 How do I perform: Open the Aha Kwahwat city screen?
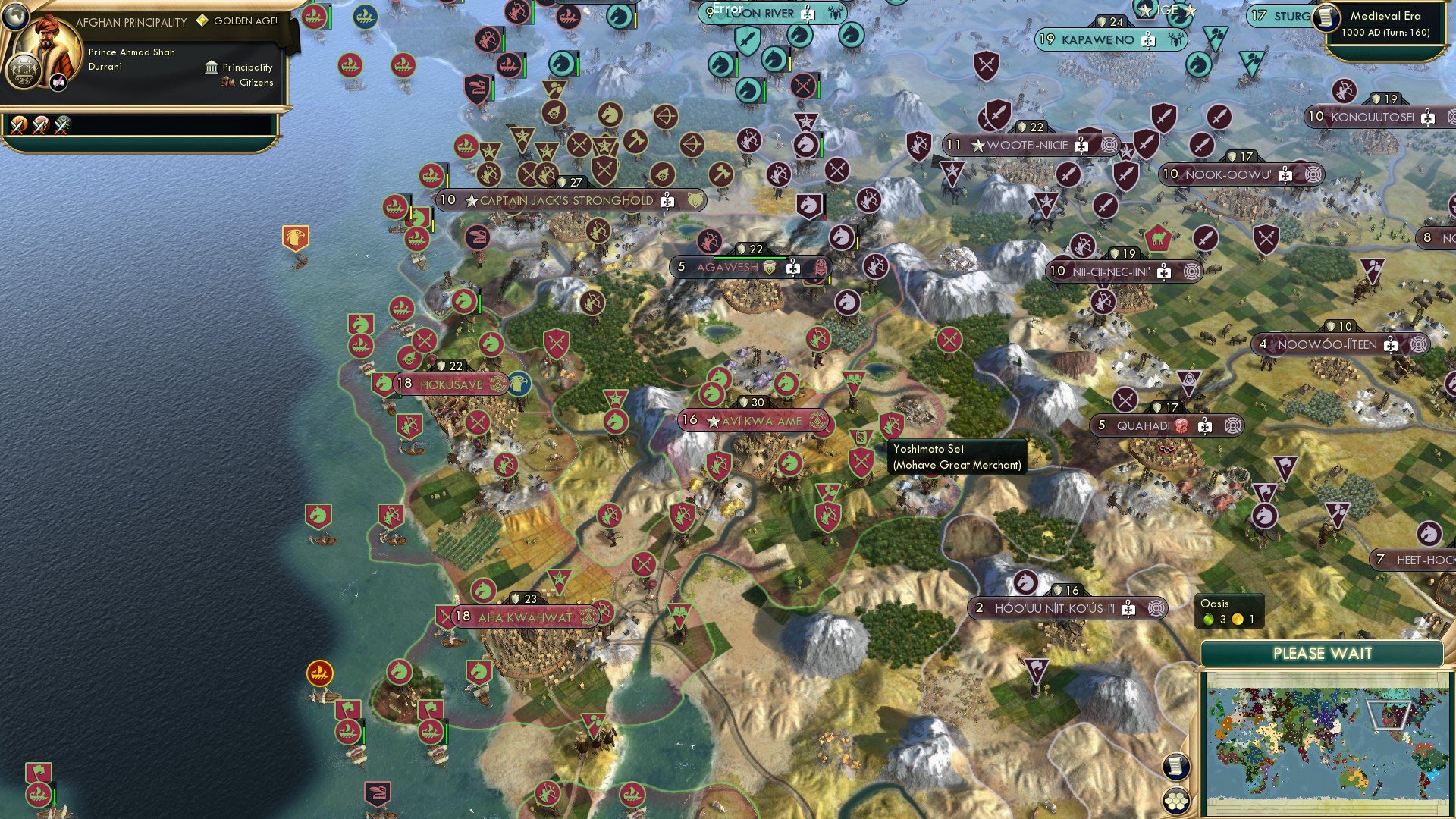click(527, 616)
